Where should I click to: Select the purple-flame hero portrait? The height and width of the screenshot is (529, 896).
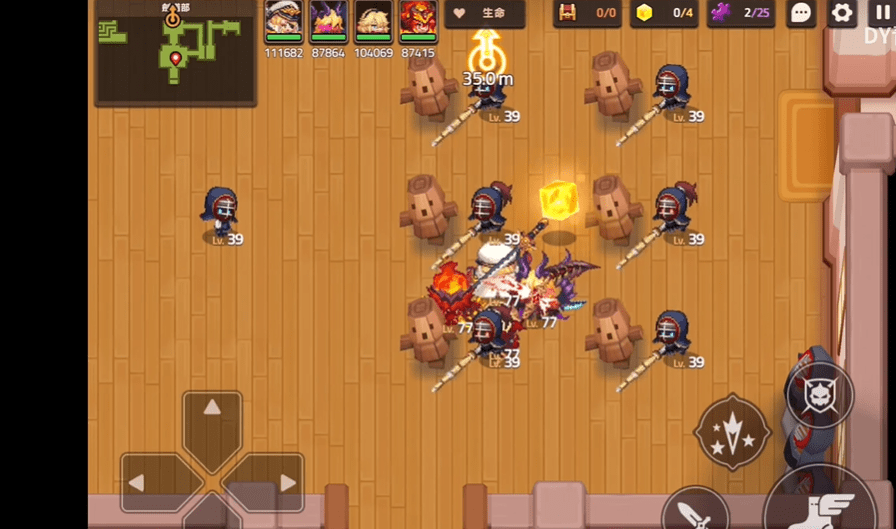coord(328,19)
